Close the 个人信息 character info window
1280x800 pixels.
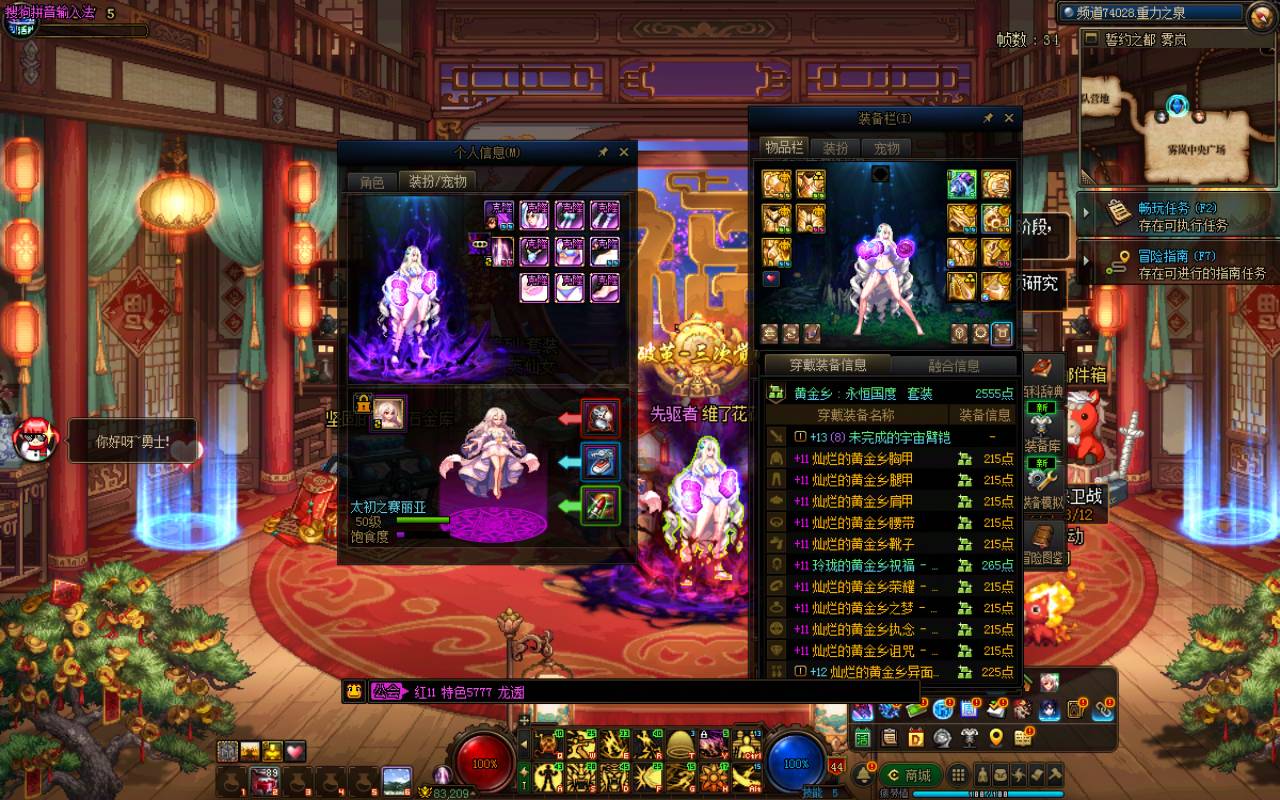click(624, 152)
